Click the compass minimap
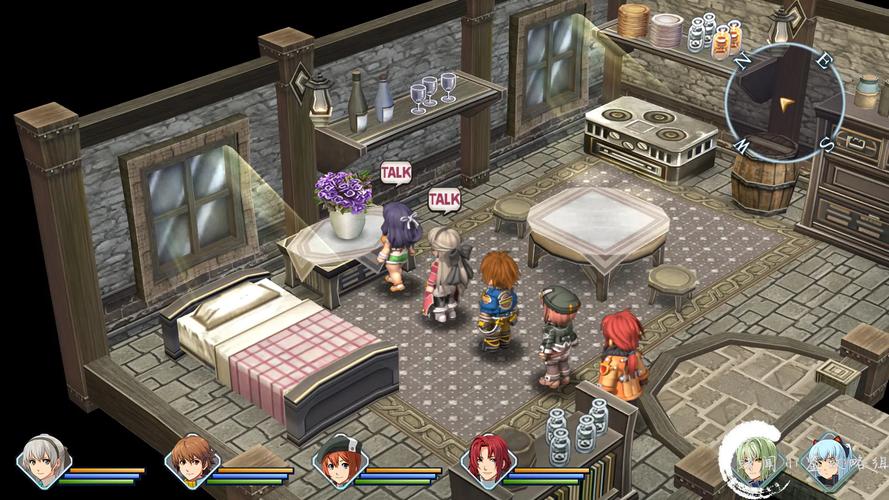The width and height of the screenshot is (889, 500). [784, 100]
